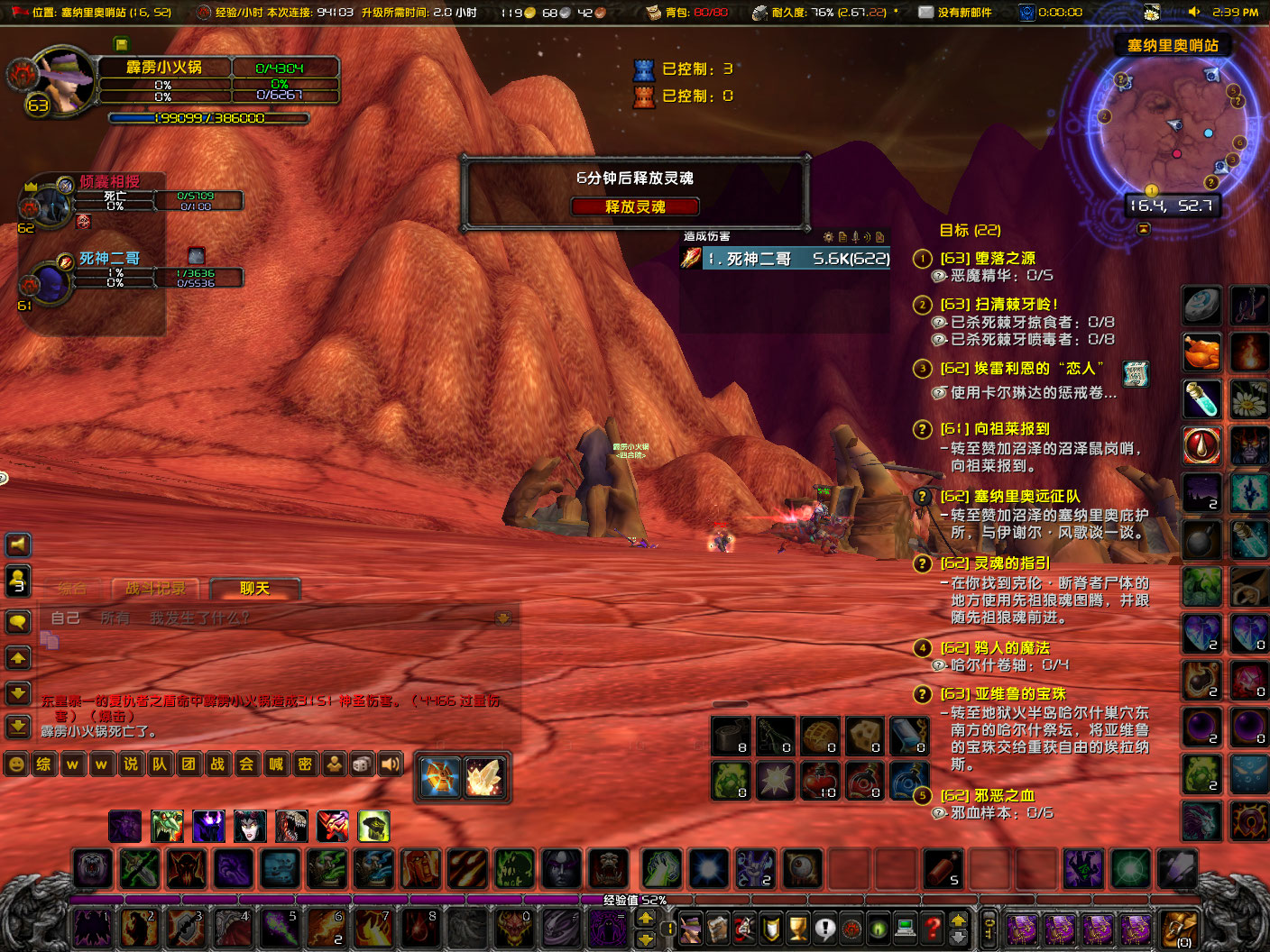Click the player portrait of 霹雳小火锅
Viewport: 1270px width, 952px height.
(x=61, y=83)
